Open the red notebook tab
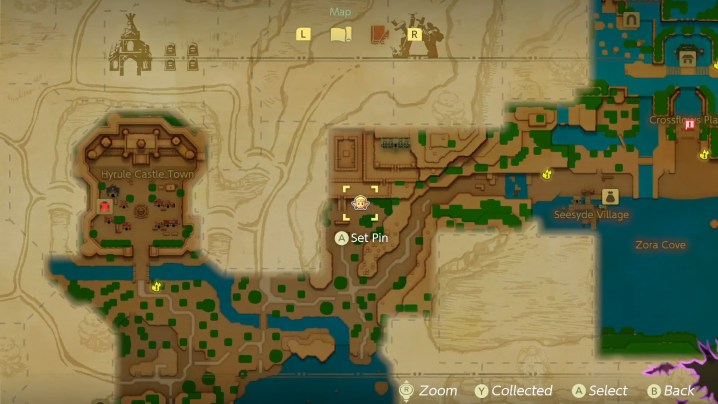This screenshot has height=404, width=718. 379,34
